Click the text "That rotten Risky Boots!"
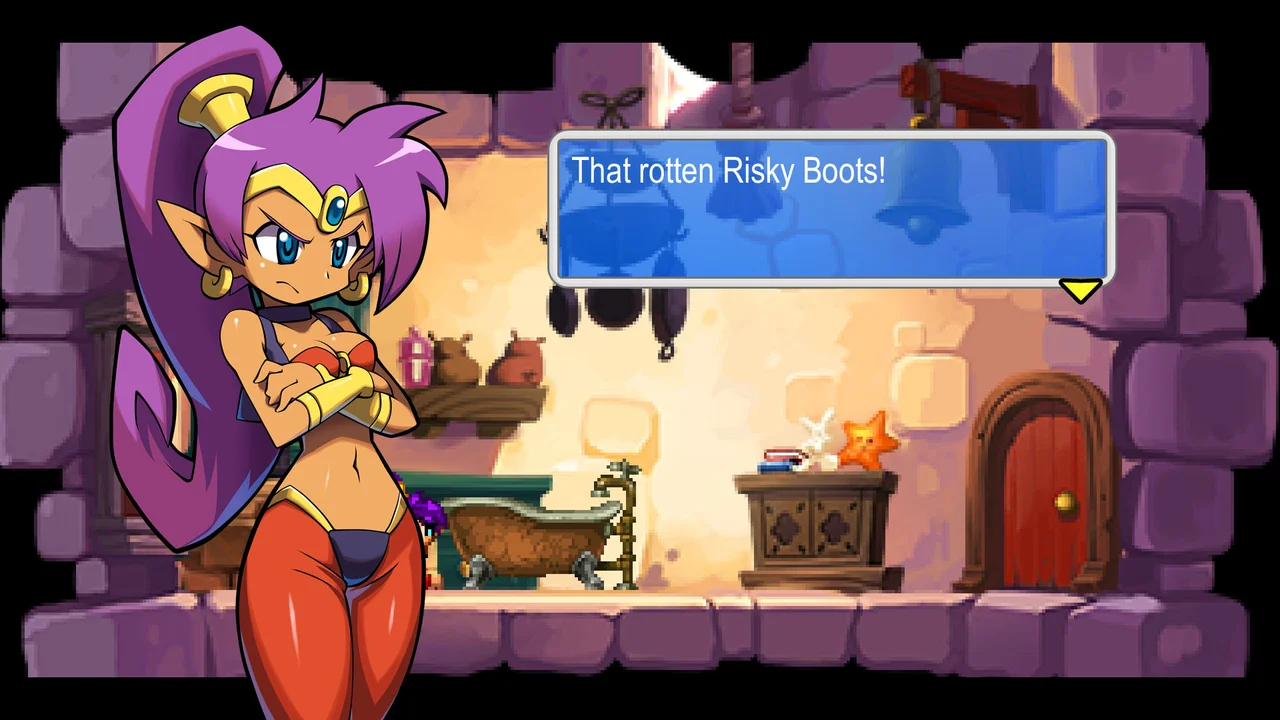This screenshot has width=1280, height=720. click(729, 171)
